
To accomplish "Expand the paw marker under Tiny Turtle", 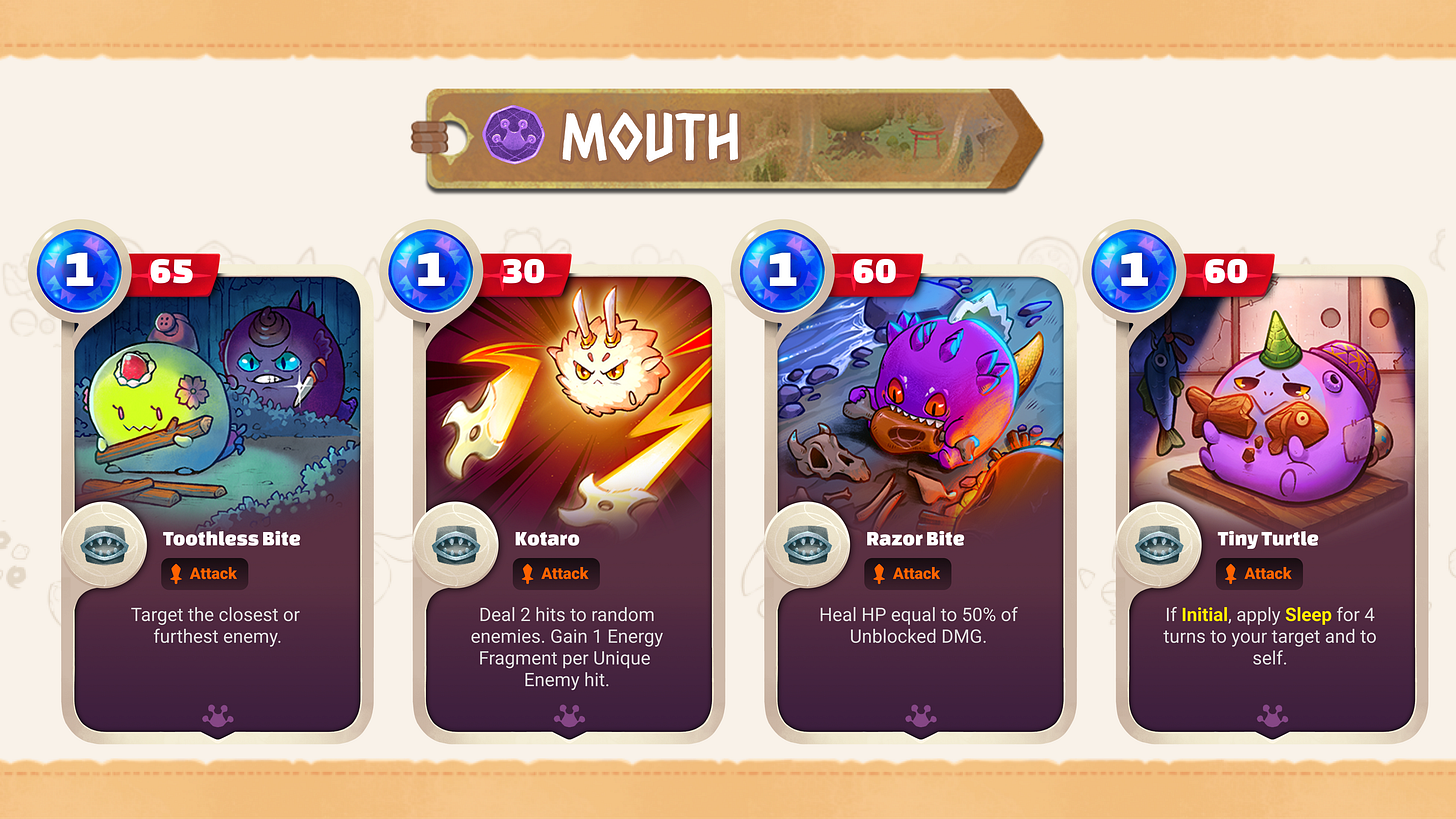I will pyautogui.click(x=1271, y=716).
